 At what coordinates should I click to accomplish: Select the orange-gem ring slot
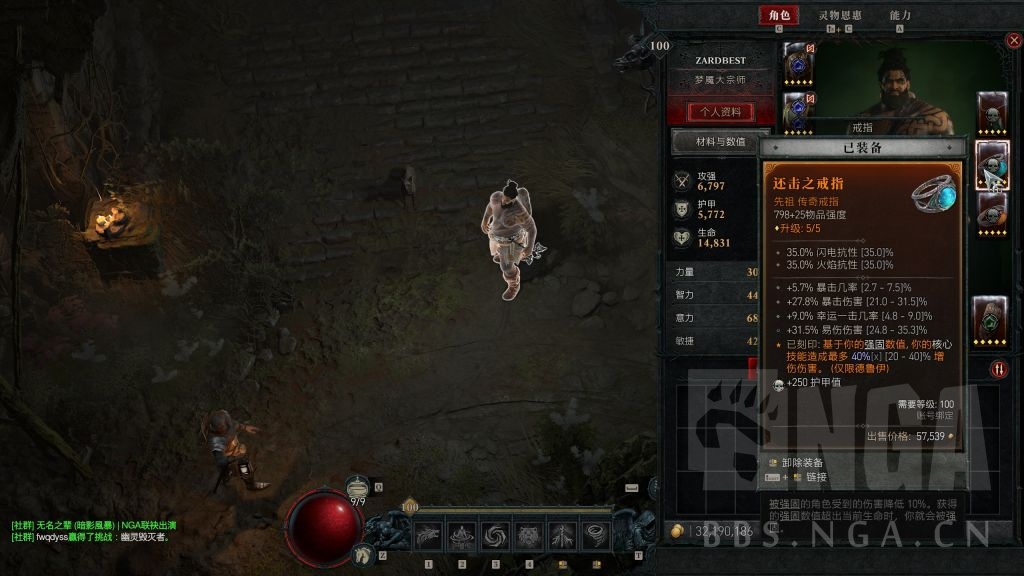(991, 210)
